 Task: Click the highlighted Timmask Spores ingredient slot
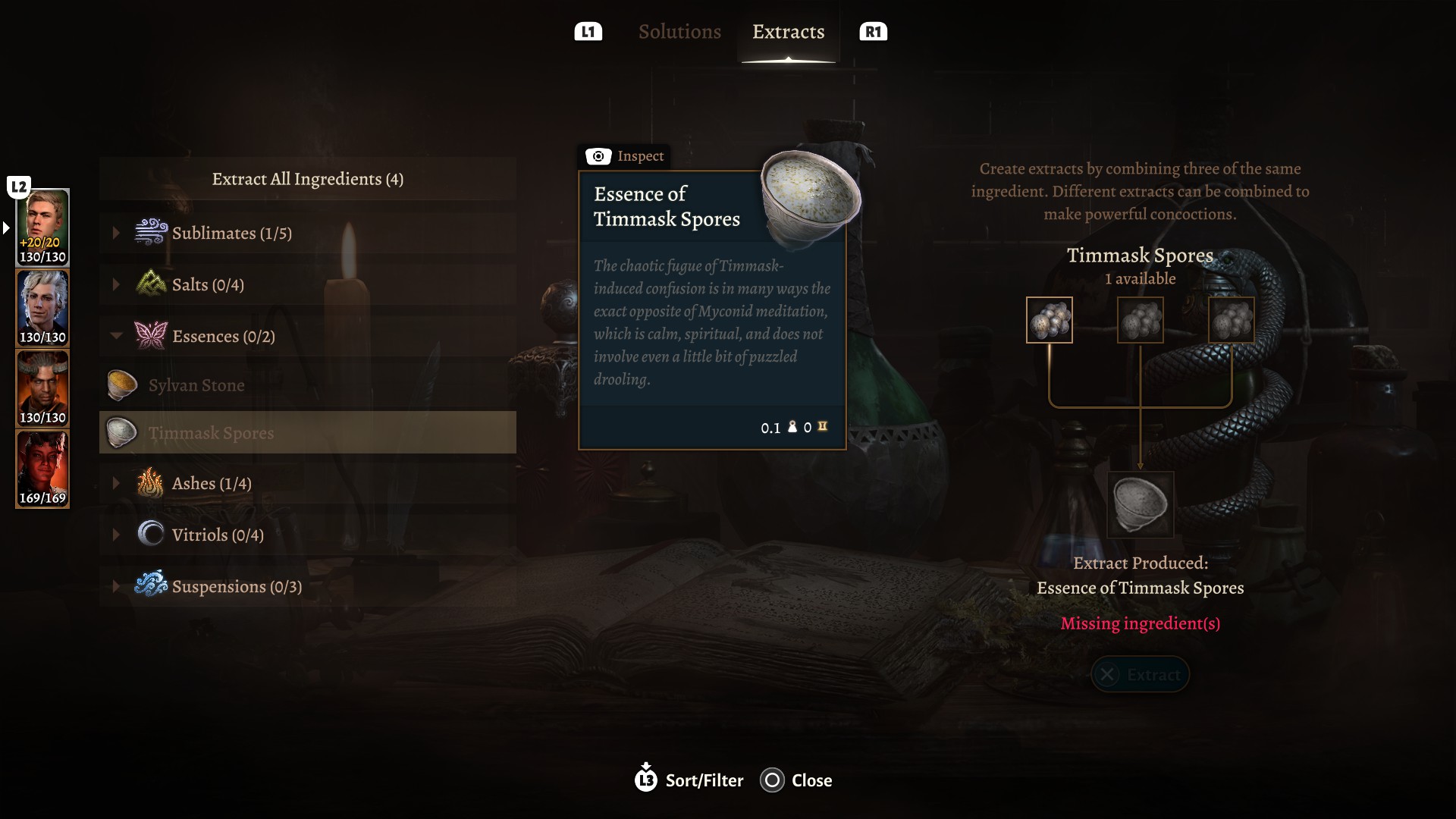click(1049, 320)
